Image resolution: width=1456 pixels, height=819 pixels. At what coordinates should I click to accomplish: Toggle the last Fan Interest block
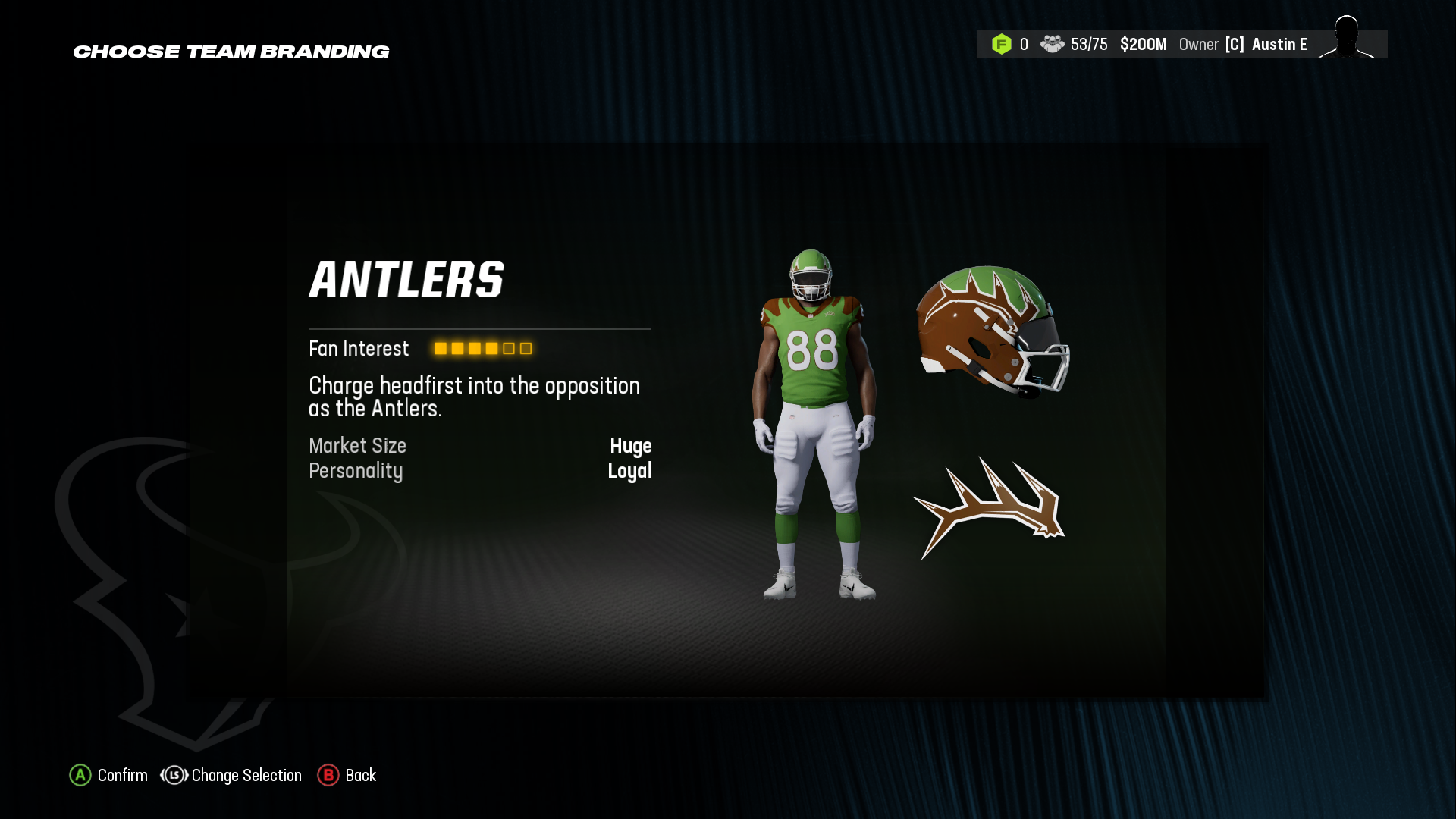[x=525, y=348]
